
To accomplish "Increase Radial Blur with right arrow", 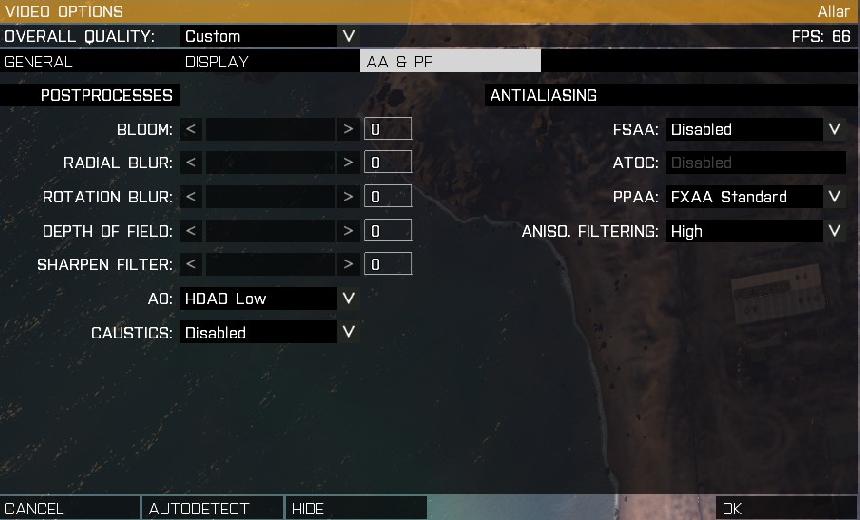I will pos(348,163).
